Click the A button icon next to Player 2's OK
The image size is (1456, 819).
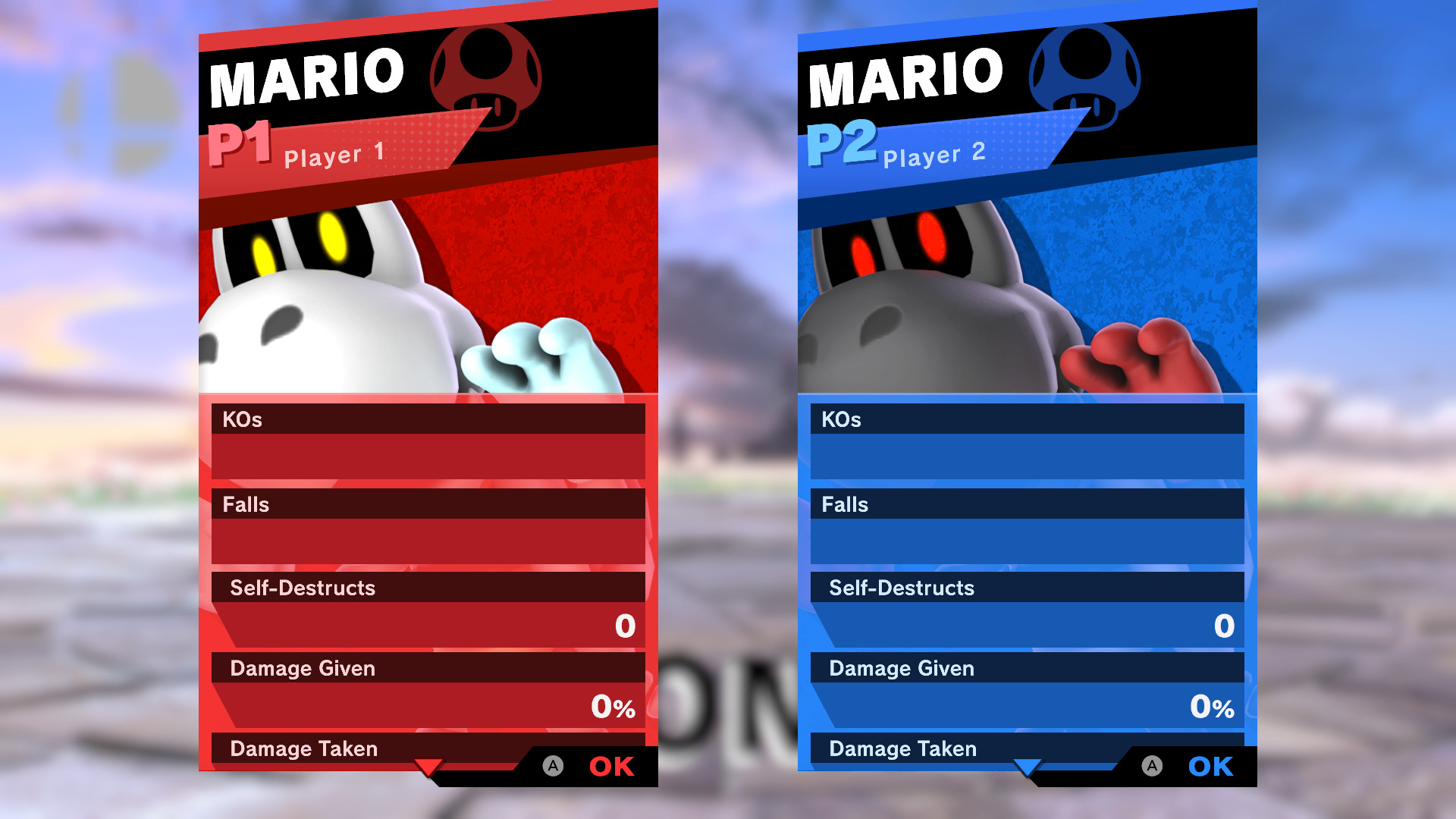[x=1151, y=767]
